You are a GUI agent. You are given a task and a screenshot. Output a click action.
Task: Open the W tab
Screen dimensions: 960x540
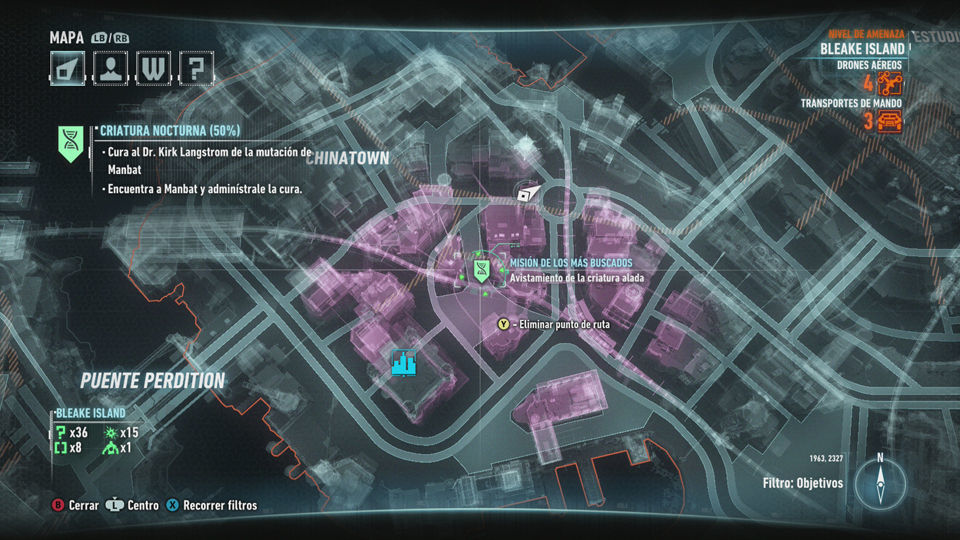click(151, 67)
